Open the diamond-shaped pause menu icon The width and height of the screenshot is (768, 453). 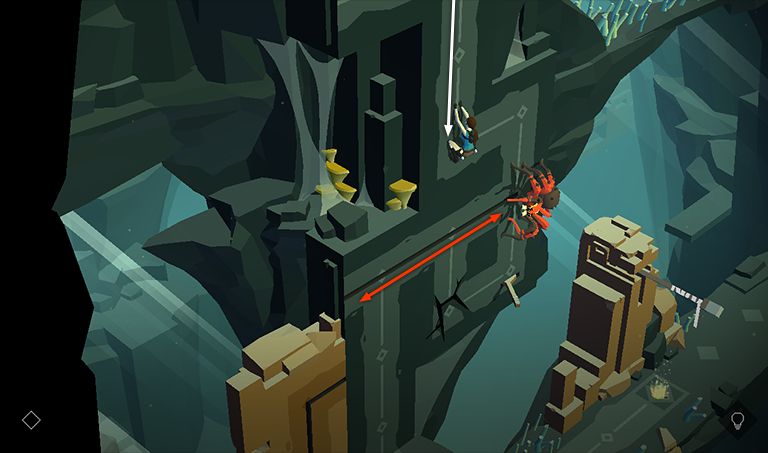point(31,420)
